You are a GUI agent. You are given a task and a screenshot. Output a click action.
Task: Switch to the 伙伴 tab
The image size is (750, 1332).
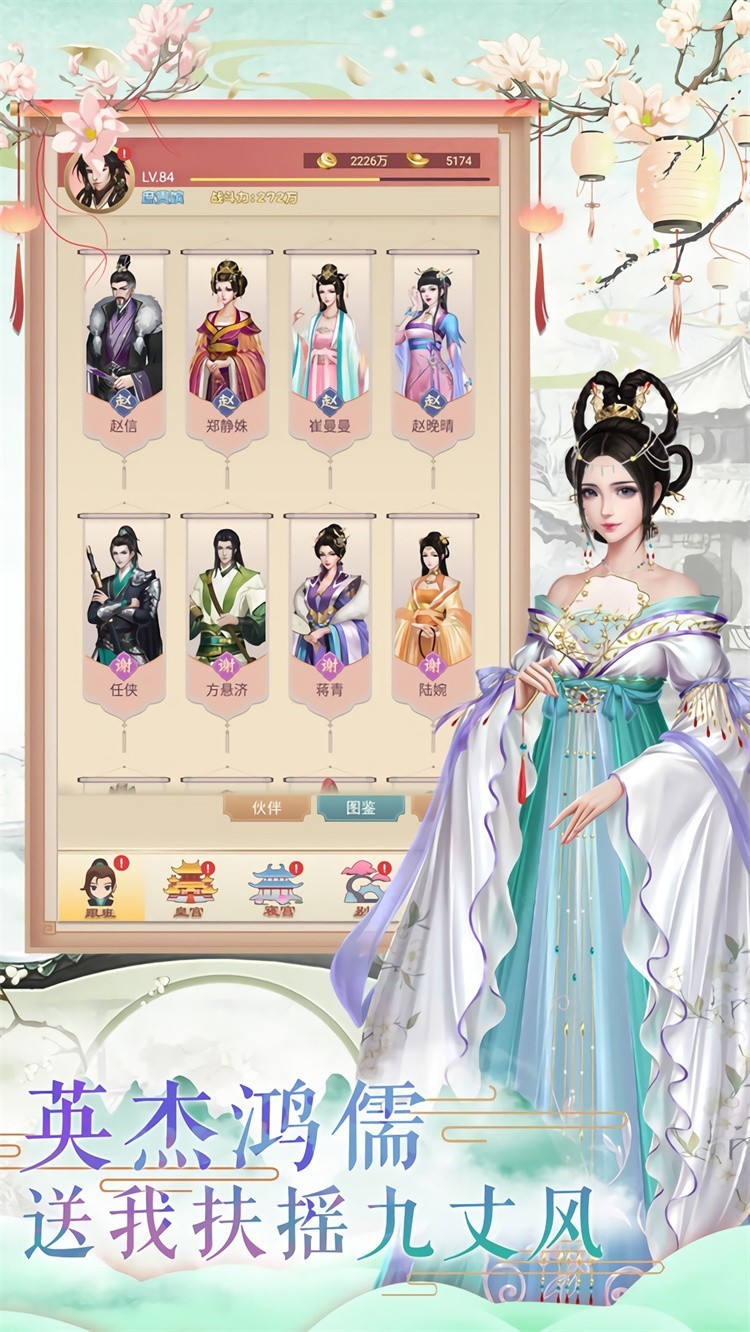[265, 808]
